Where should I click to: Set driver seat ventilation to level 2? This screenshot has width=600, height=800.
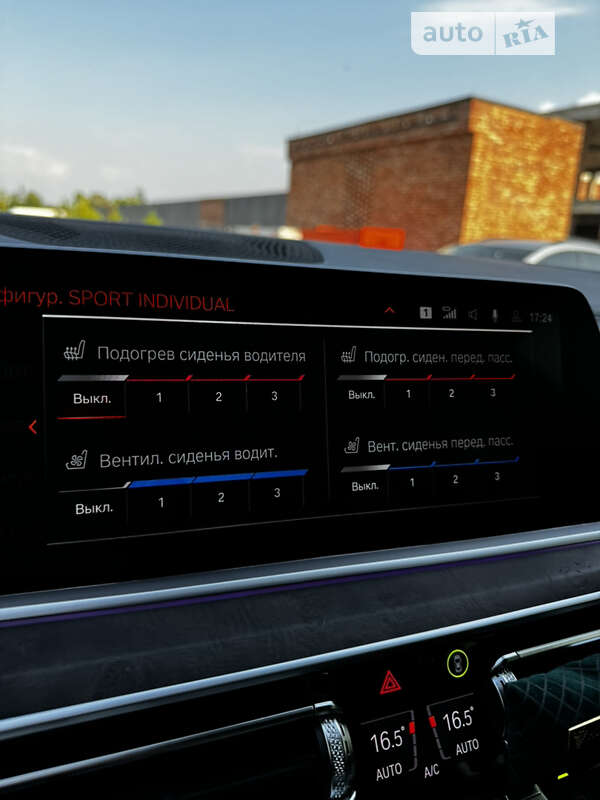point(221,497)
